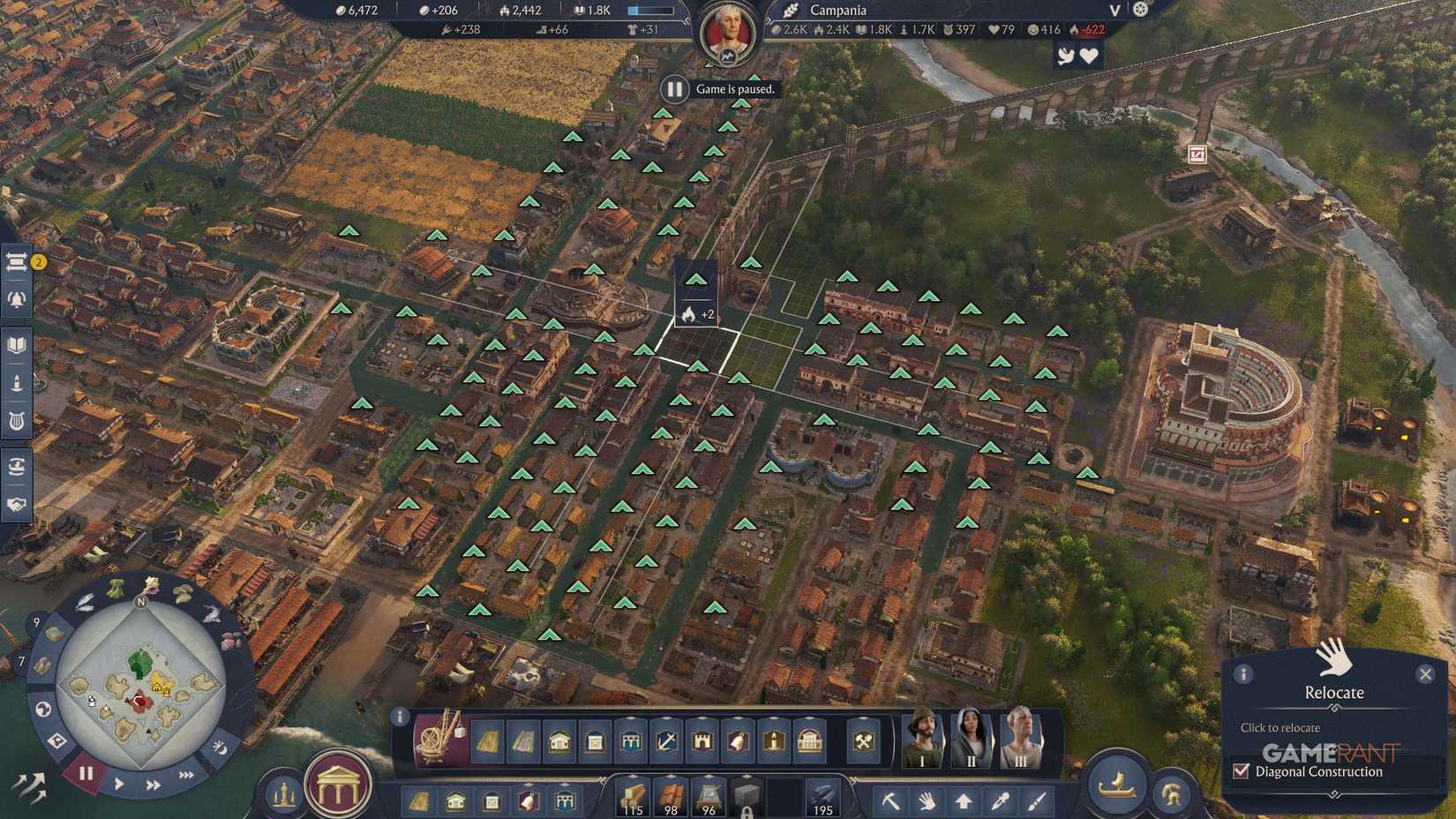Click the lock on the stone resource
The height and width of the screenshot is (819, 1456).
click(747, 811)
